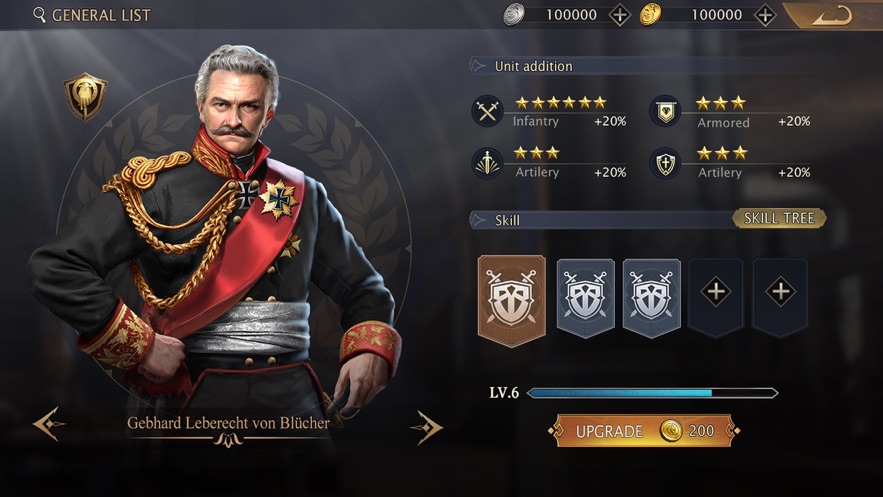The image size is (883, 497).
Task: Select the brown highlighted skill banner
Action: click(512, 300)
